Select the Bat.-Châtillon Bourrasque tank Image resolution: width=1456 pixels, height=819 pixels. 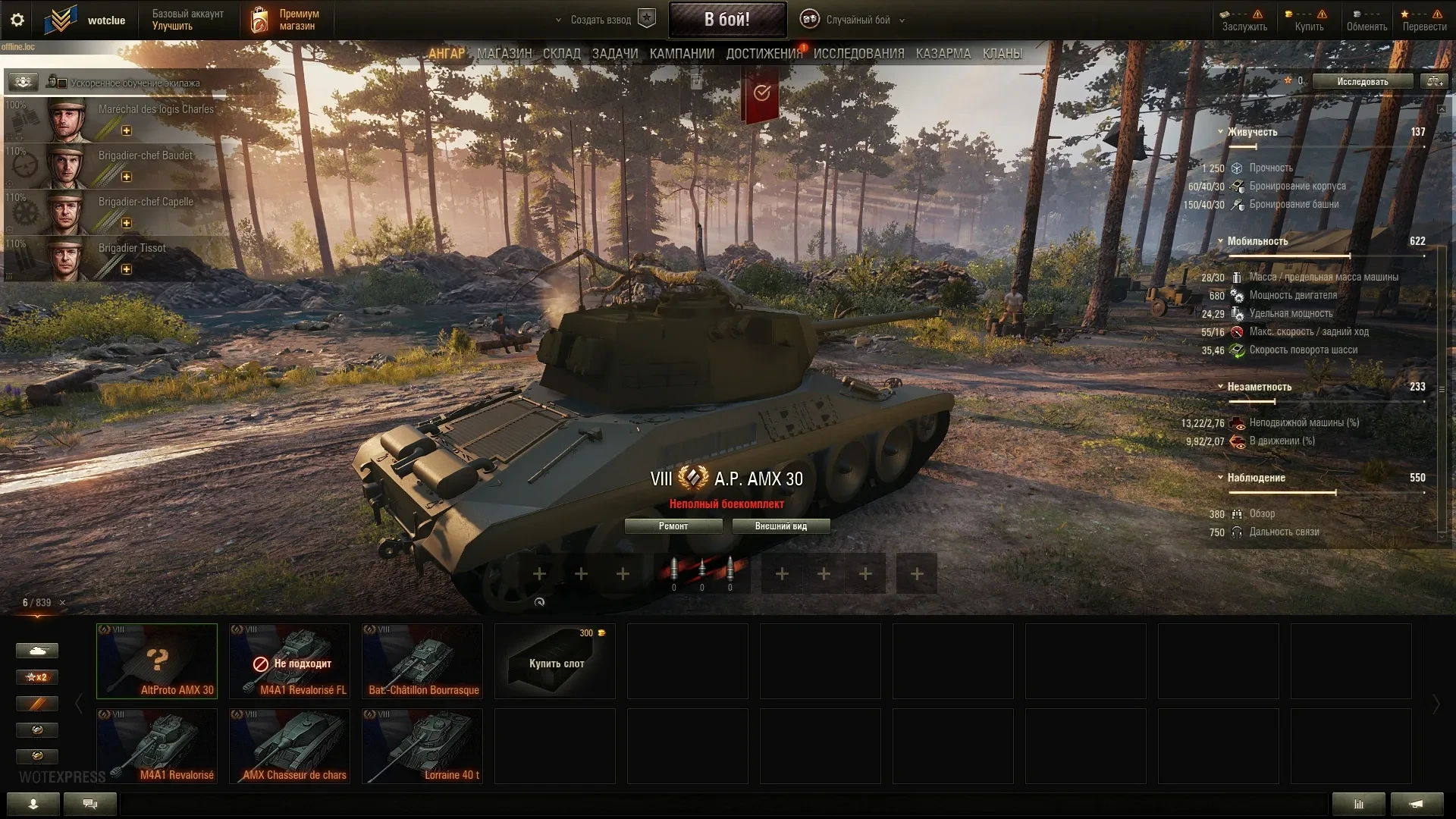[422, 661]
